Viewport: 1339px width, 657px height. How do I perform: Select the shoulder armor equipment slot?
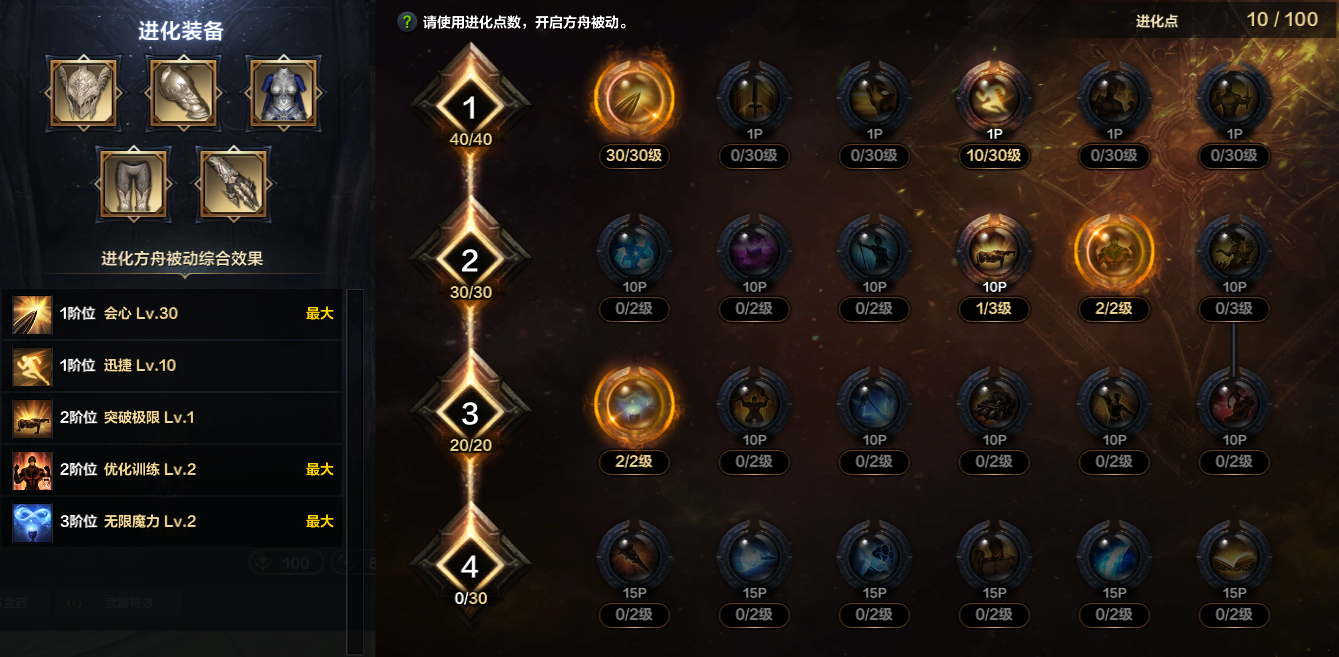click(x=183, y=93)
